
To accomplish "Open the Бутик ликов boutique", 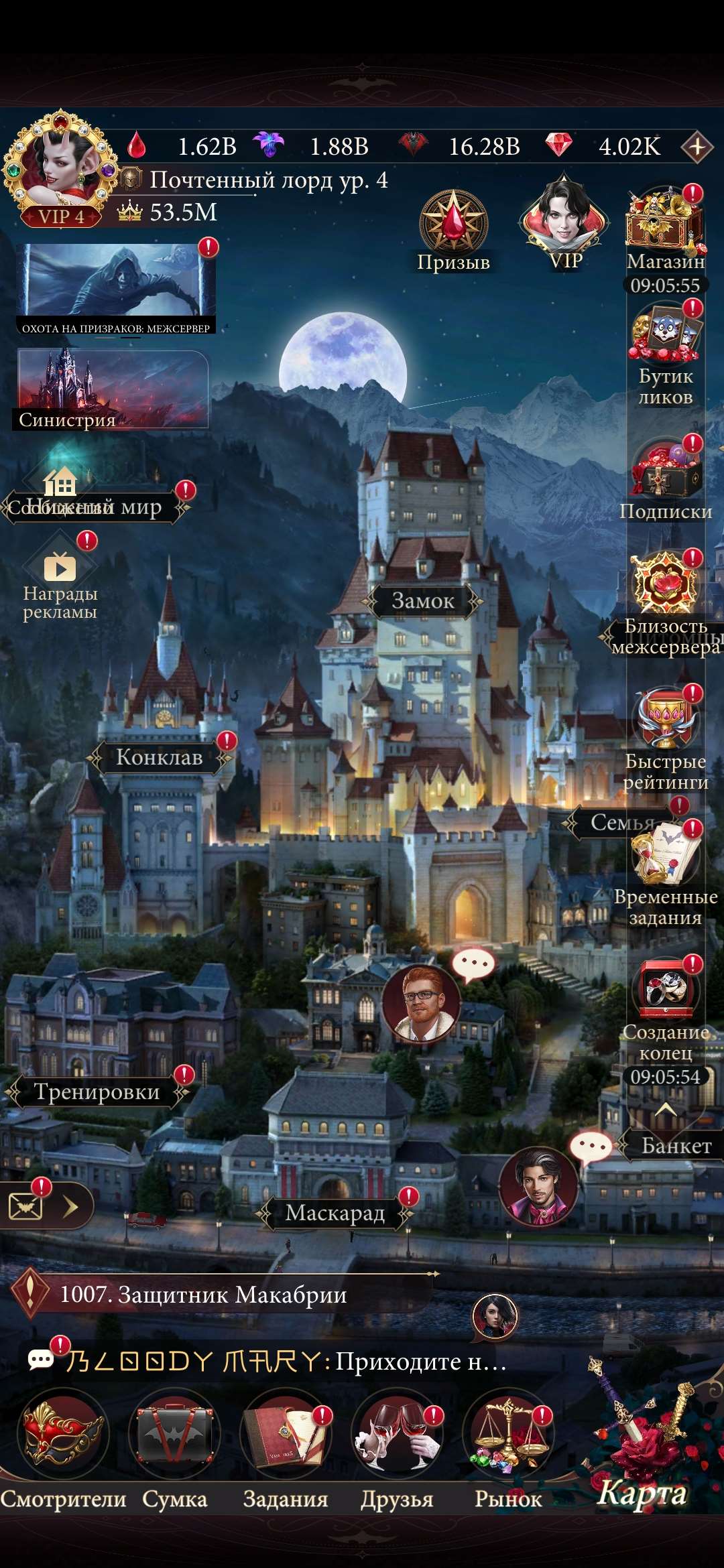I will 665,335.
